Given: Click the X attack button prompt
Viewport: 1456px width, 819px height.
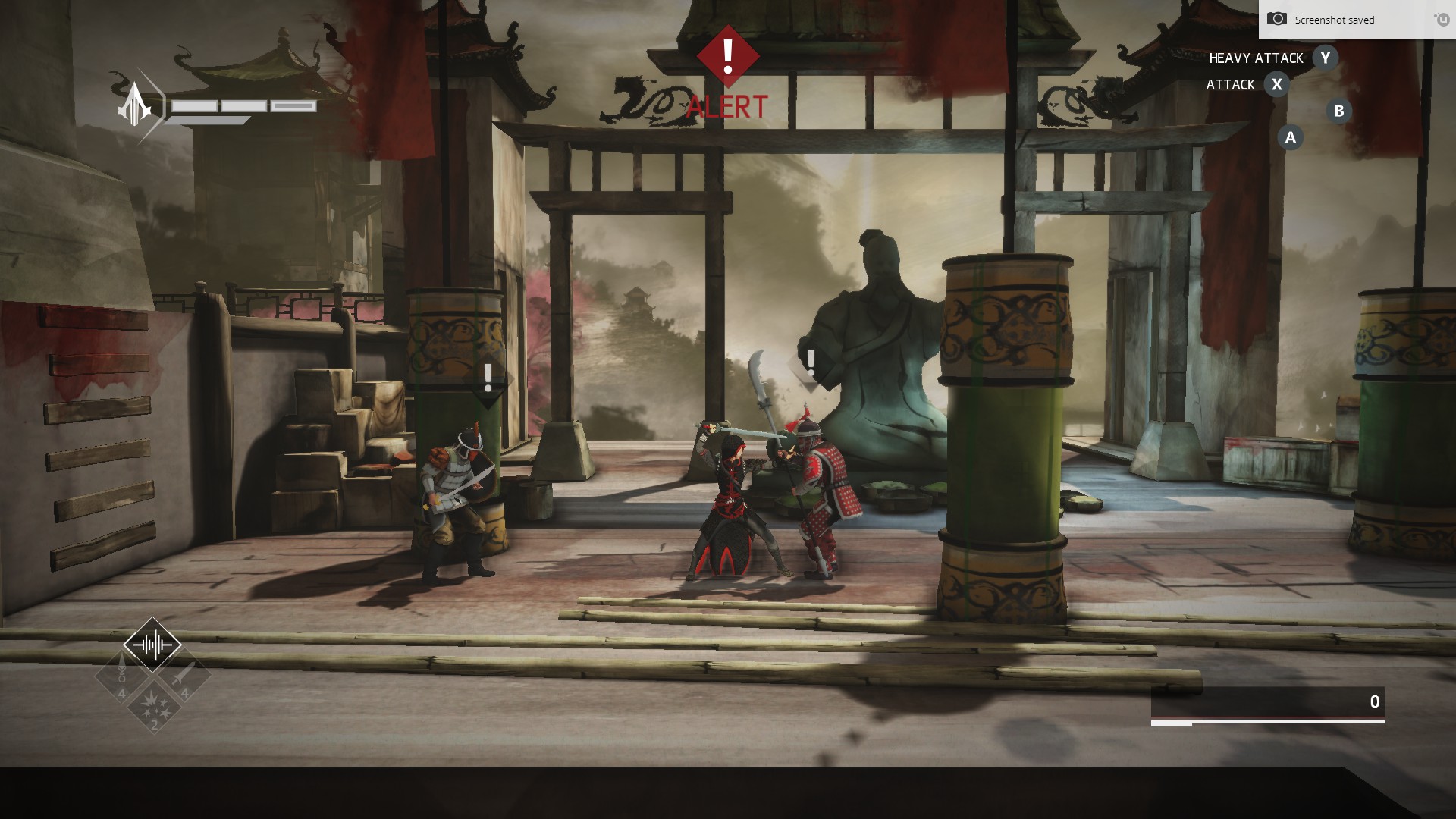Looking at the screenshot, I should [x=1278, y=85].
